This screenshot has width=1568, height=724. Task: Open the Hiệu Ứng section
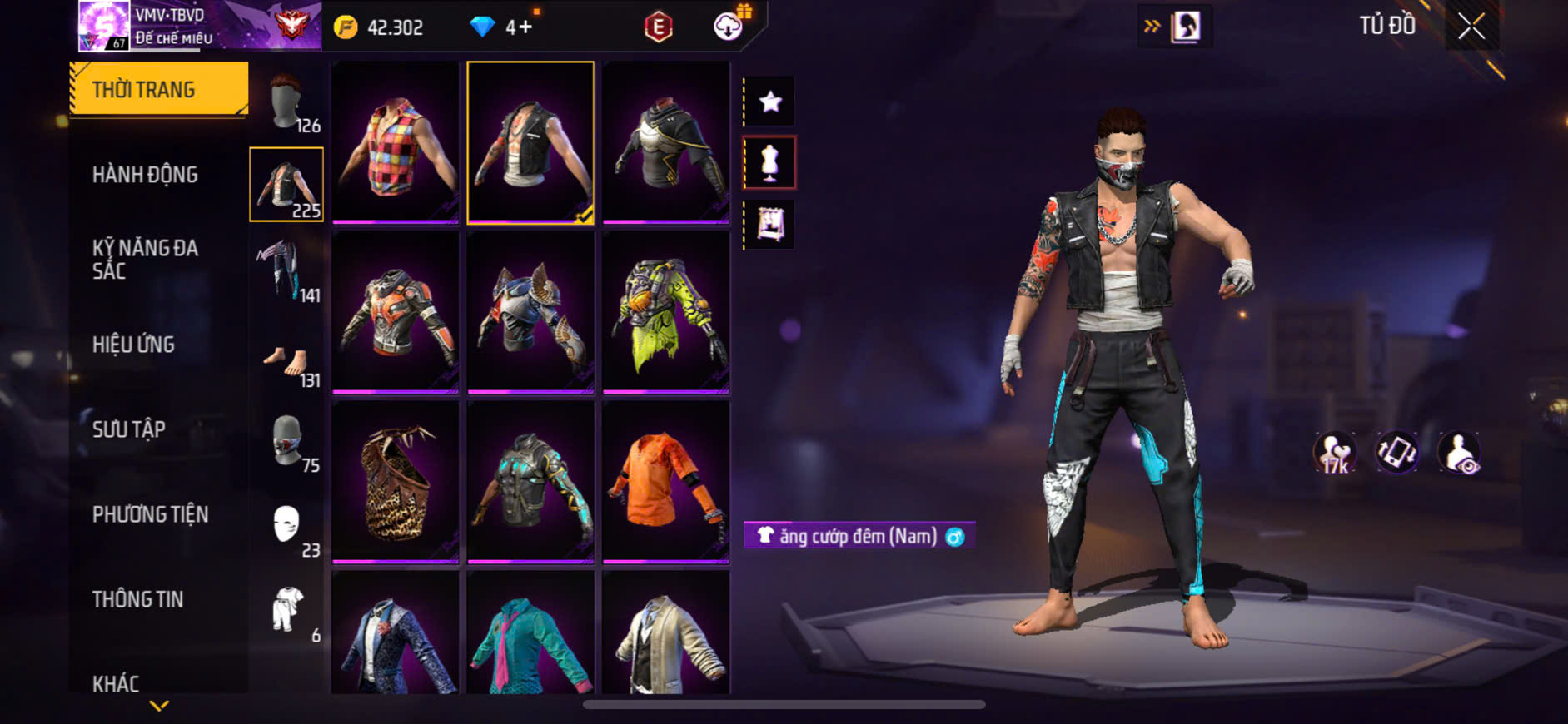click(x=133, y=345)
